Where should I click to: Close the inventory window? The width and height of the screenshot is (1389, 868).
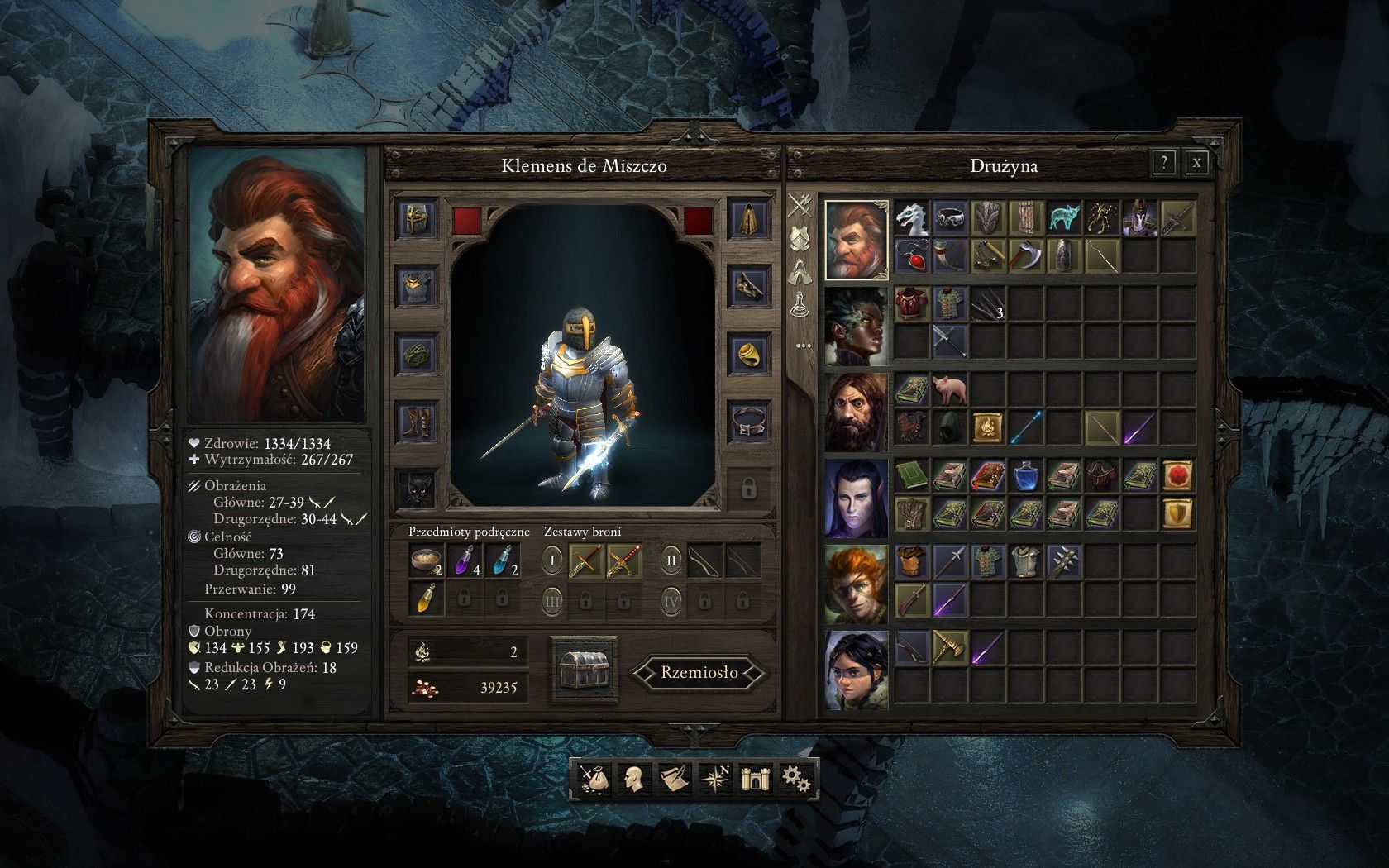1196,163
